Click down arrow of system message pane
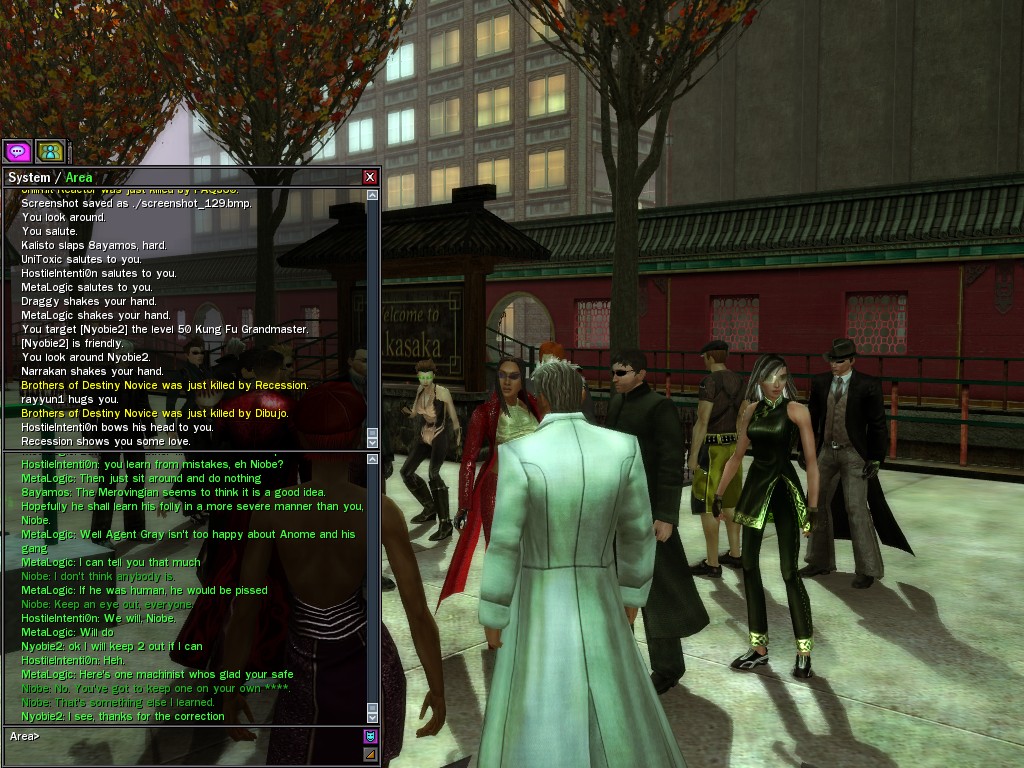This screenshot has height=768, width=1024. [373, 441]
